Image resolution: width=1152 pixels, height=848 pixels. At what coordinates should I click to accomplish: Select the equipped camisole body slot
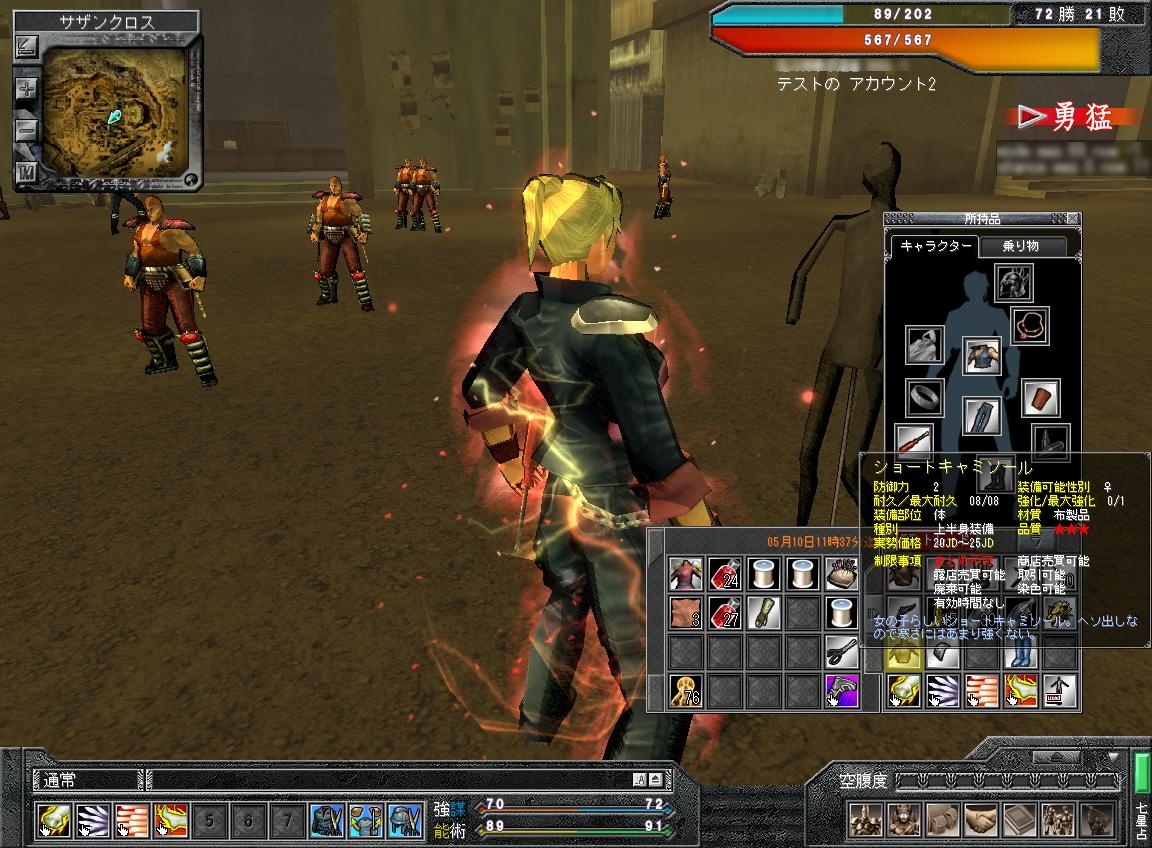[x=982, y=355]
